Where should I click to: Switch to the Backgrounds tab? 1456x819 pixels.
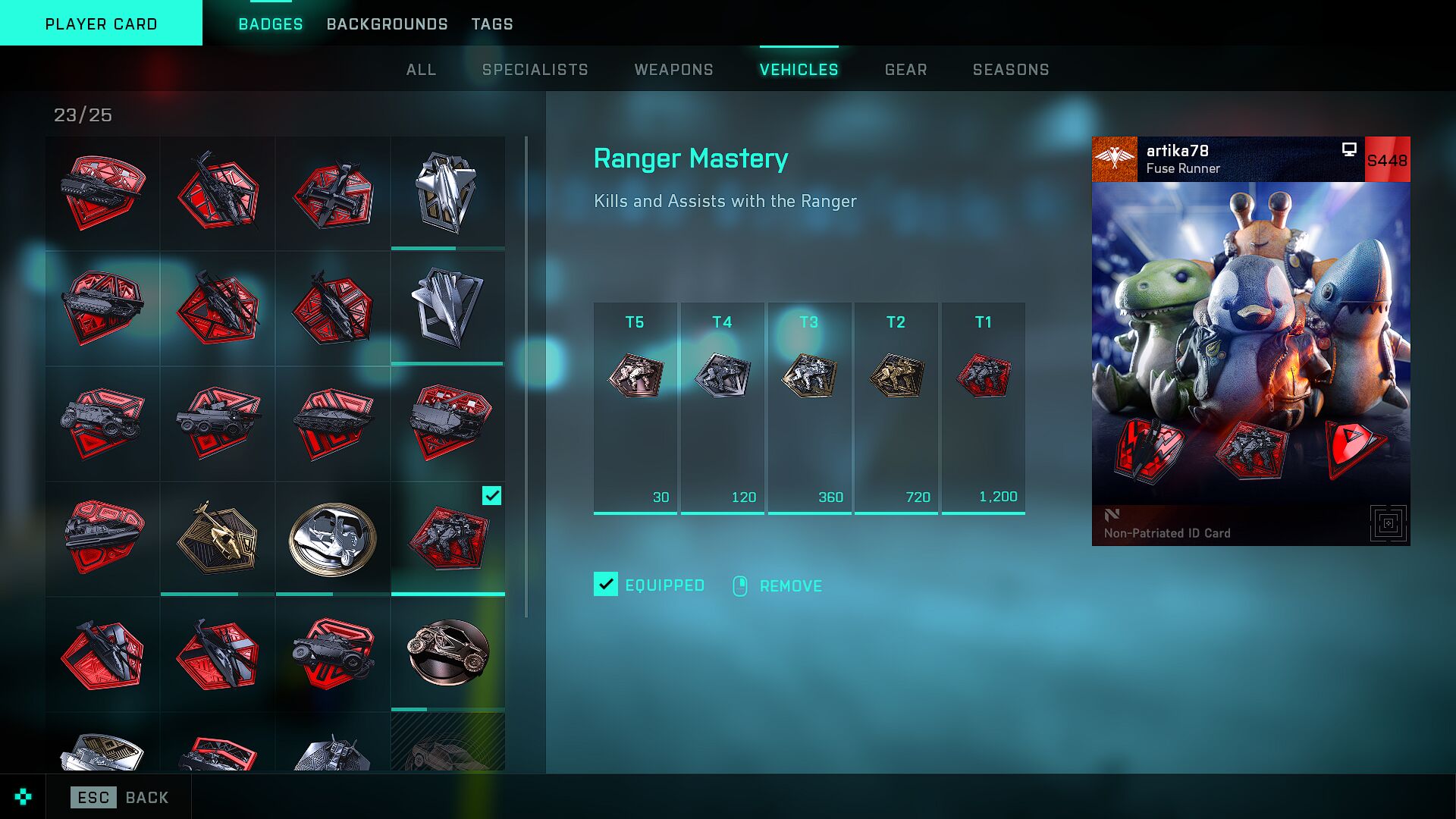pos(387,24)
